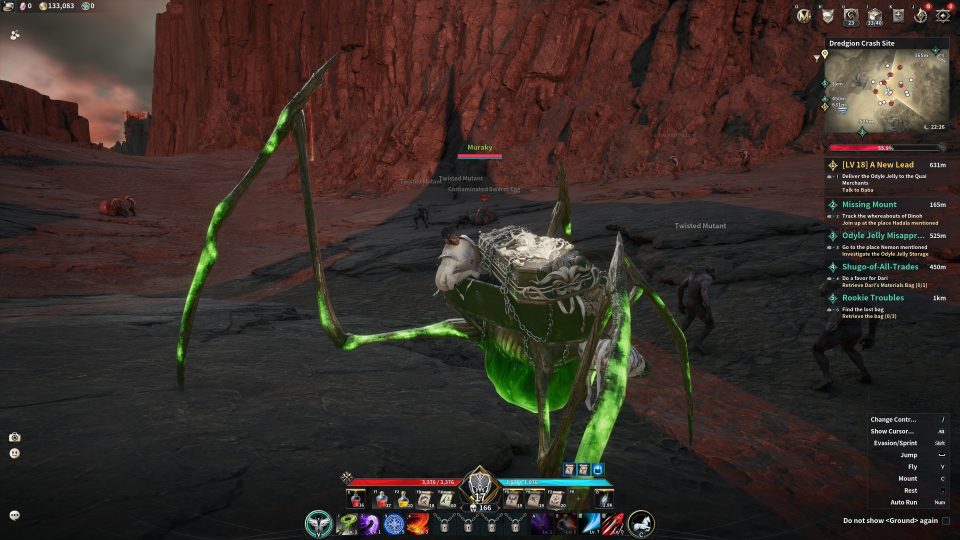Activate the white horse mount button
The width and height of the screenshot is (960, 540).
(641, 522)
